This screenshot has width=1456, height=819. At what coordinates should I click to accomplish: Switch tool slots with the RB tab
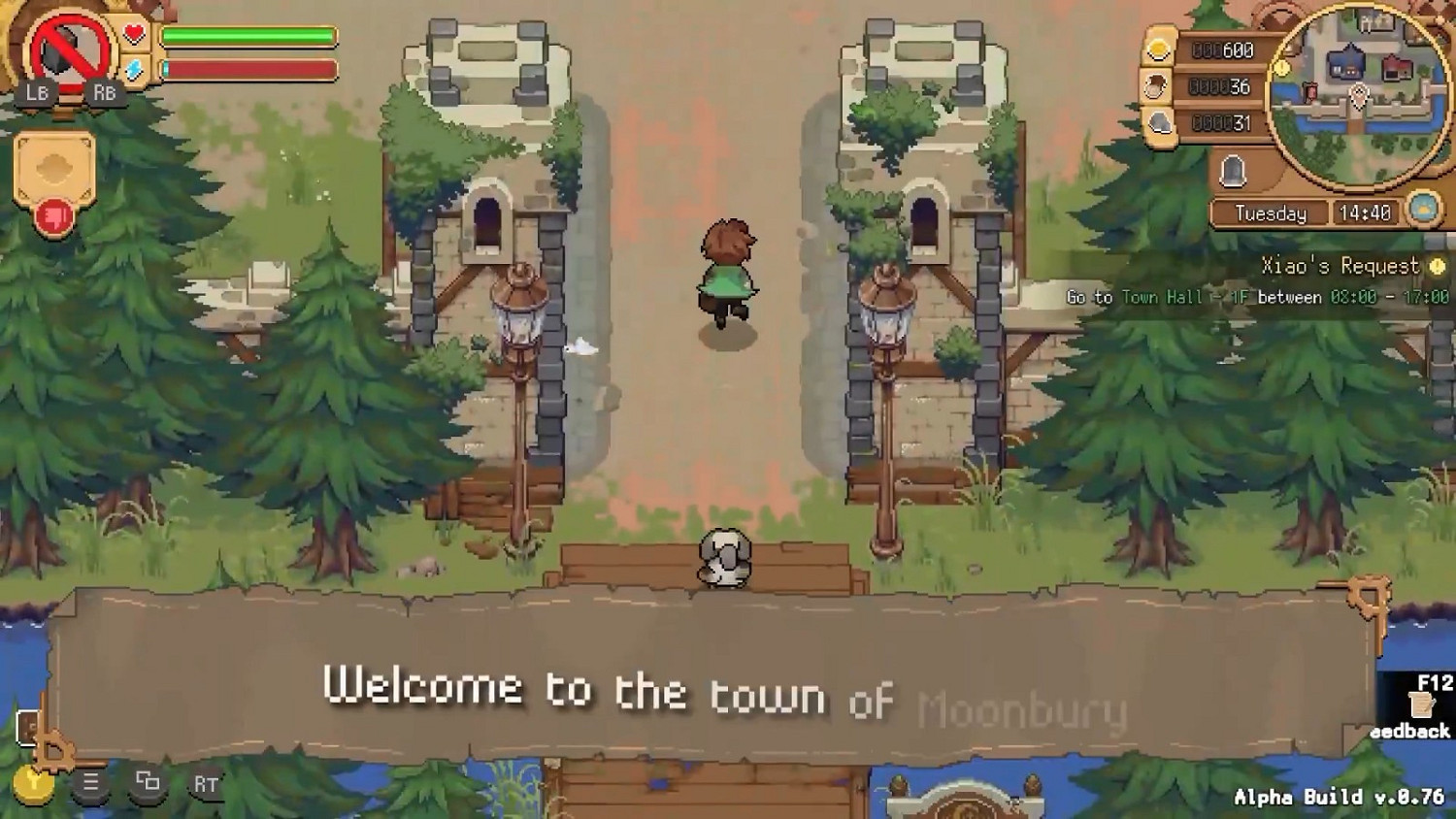105,94
